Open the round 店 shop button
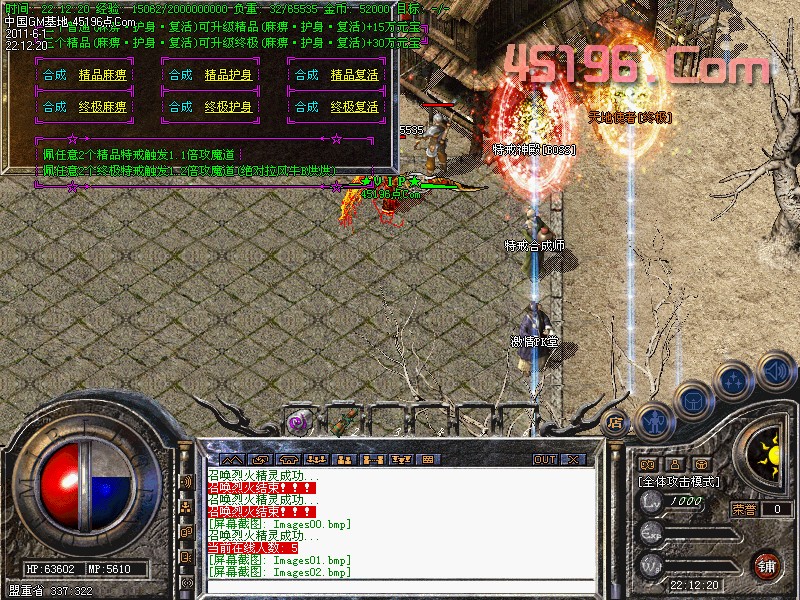This screenshot has width=800, height=600. (617, 421)
